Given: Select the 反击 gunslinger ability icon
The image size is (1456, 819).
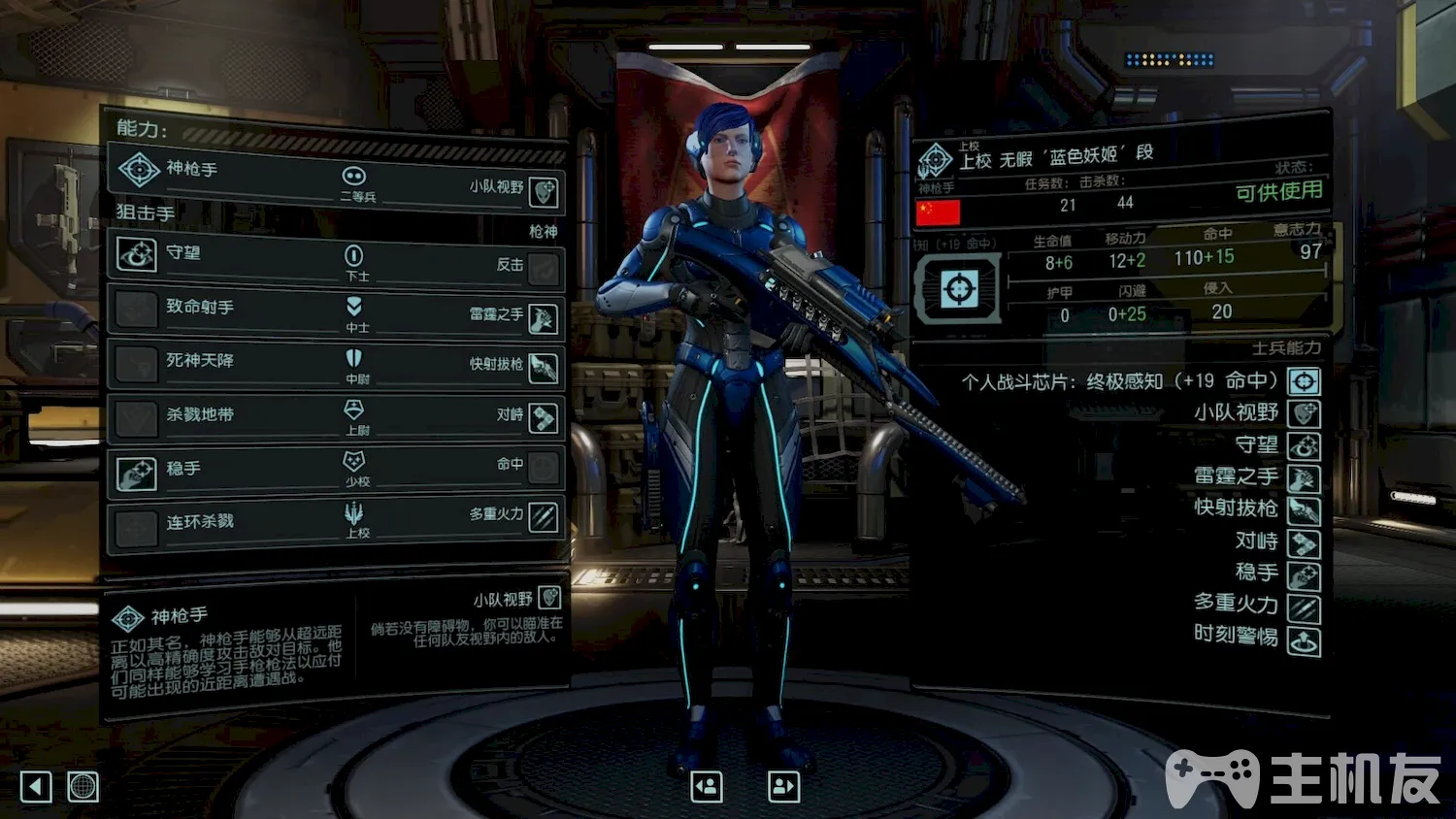Looking at the screenshot, I should (544, 268).
